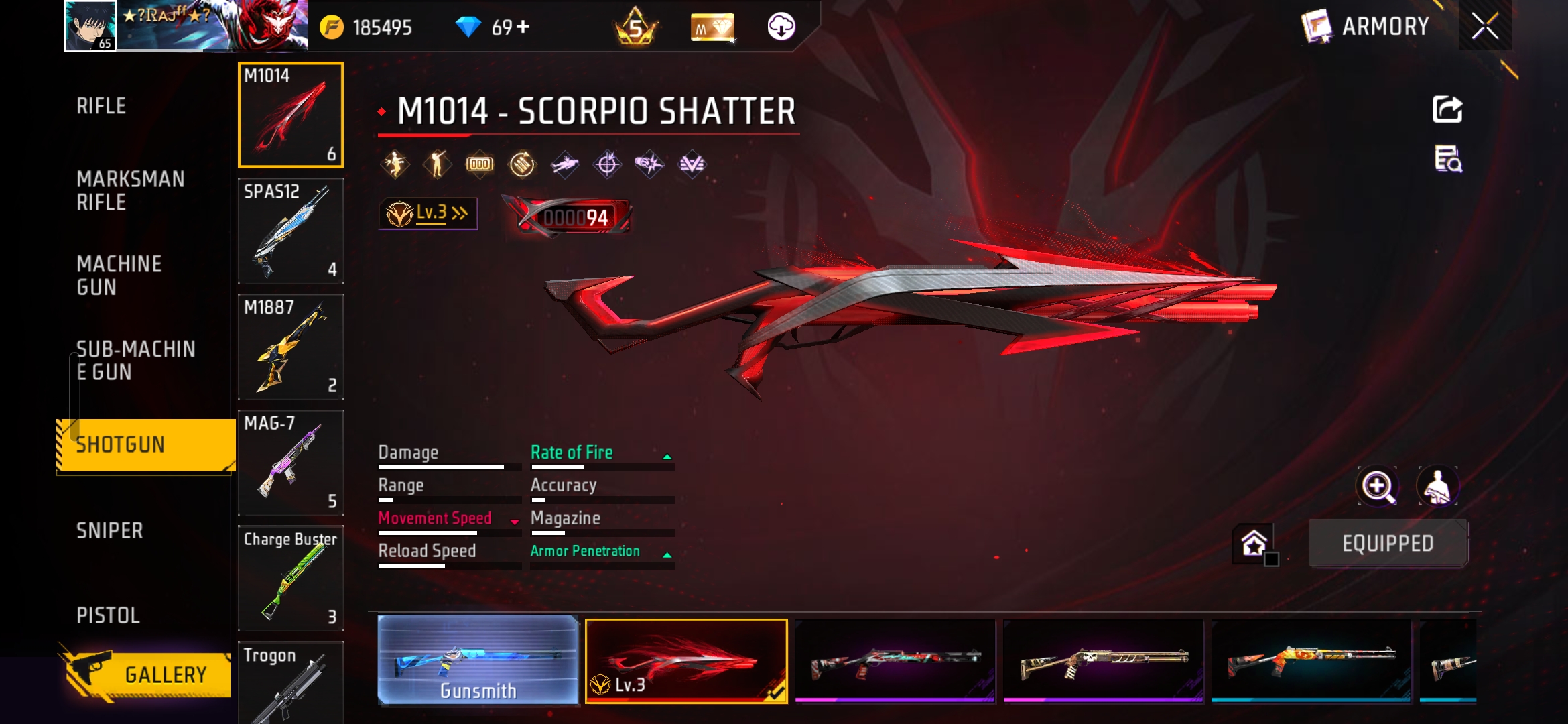Pick the M1887 weapon tile
This screenshot has height=724, width=1568.
coord(291,347)
